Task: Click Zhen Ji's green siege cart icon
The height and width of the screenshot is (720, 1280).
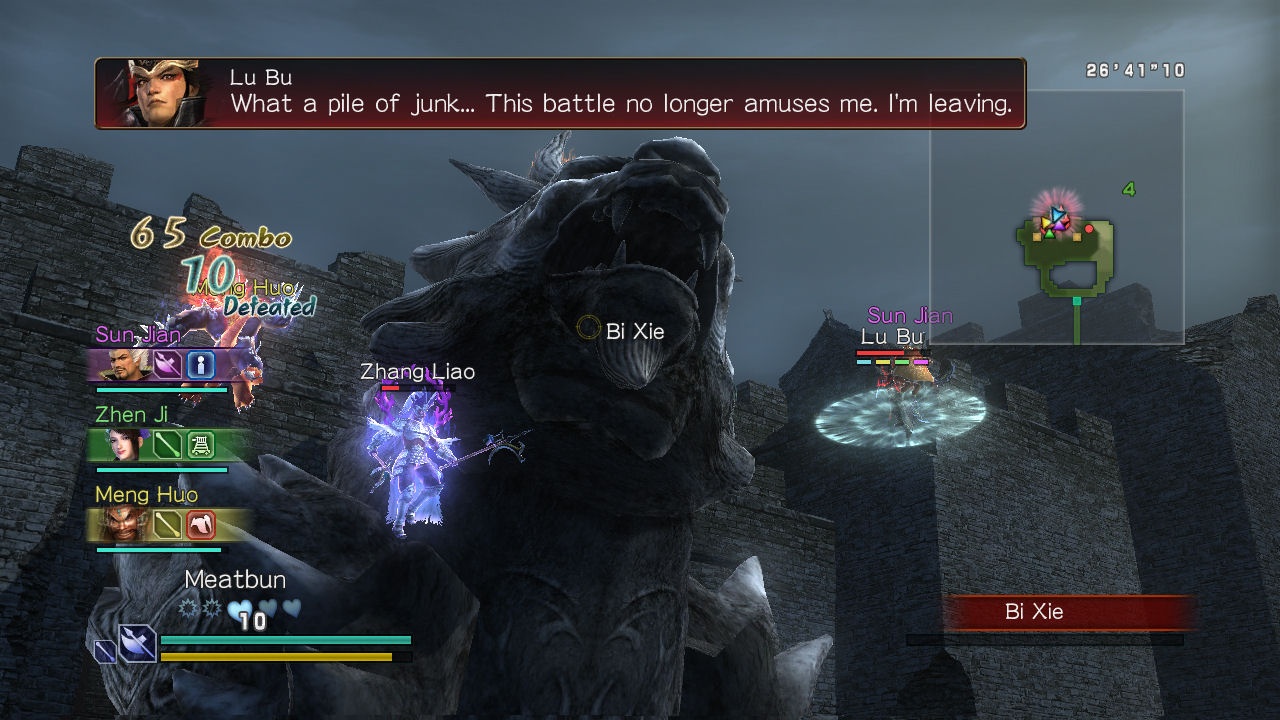Action: click(201, 444)
